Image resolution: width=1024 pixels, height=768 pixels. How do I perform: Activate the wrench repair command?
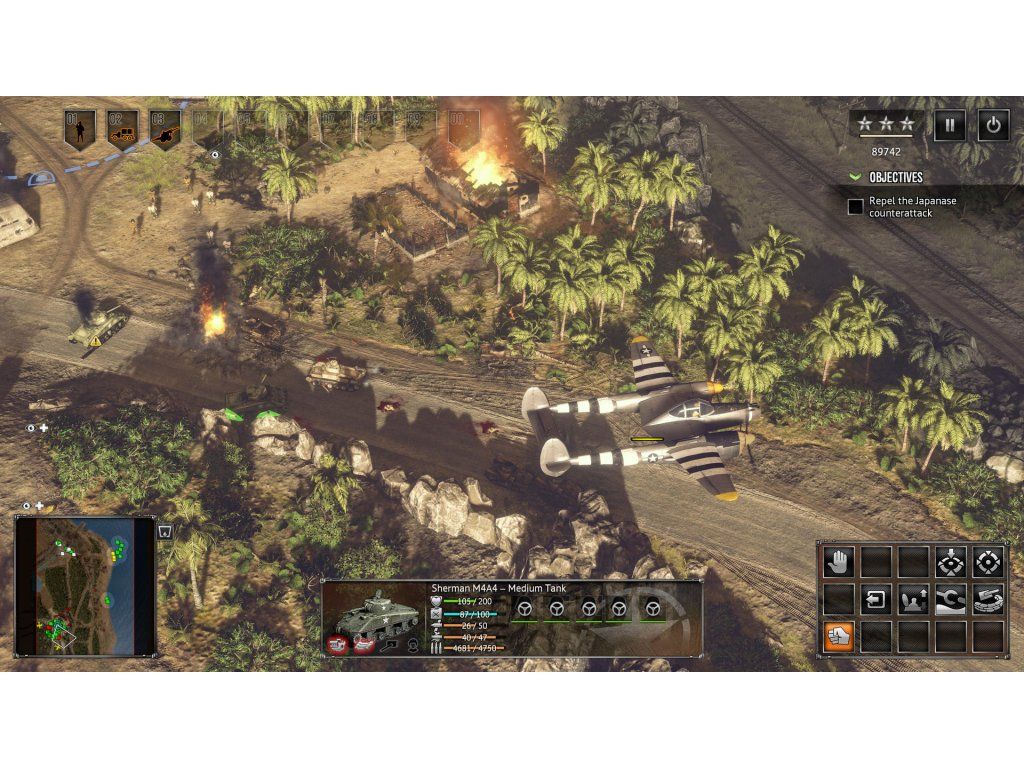pos(950,599)
